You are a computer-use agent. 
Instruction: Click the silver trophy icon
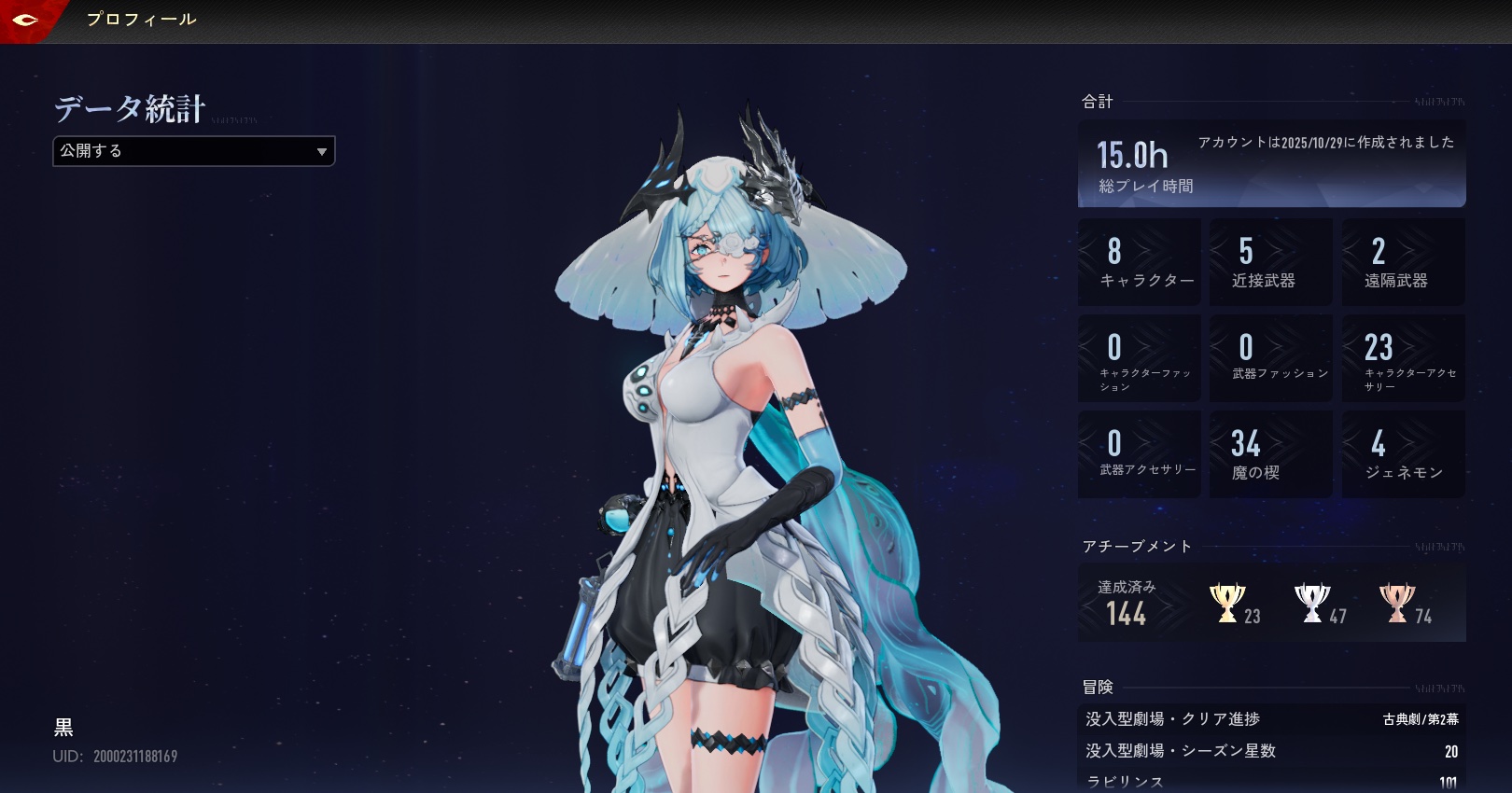pos(1311,603)
